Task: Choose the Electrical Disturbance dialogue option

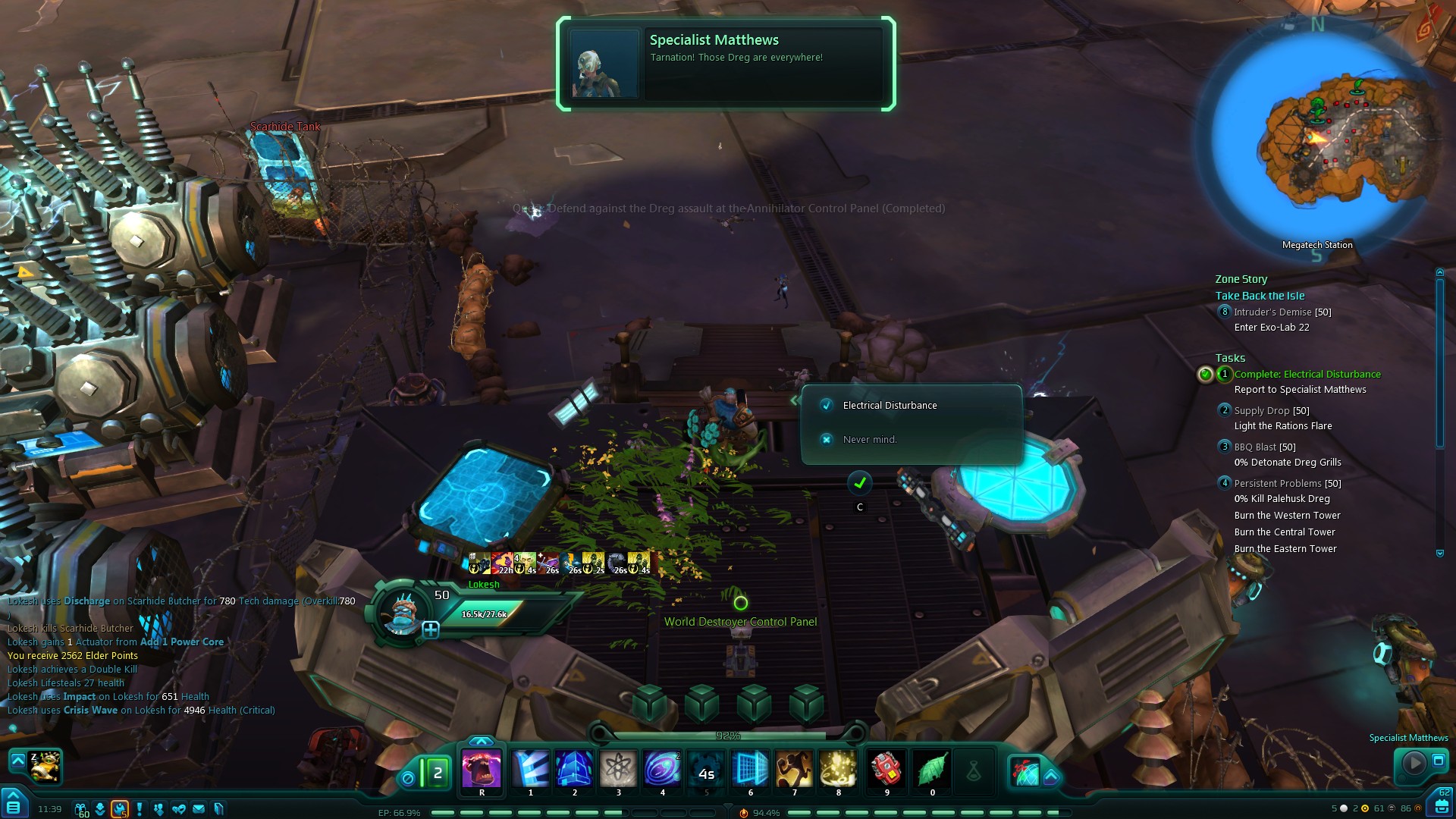Action: tap(889, 406)
